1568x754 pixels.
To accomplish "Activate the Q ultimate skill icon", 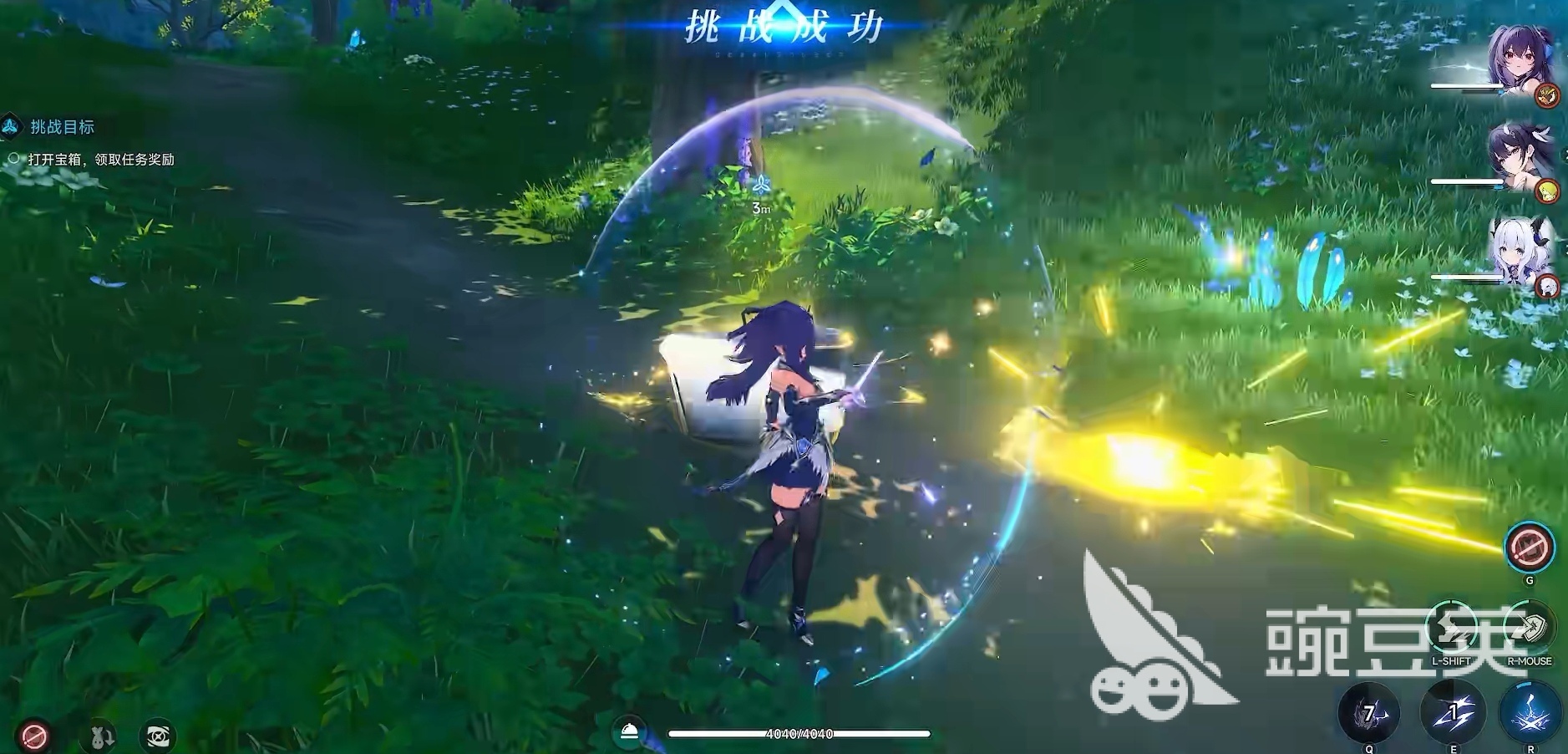I will [1369, 712].
